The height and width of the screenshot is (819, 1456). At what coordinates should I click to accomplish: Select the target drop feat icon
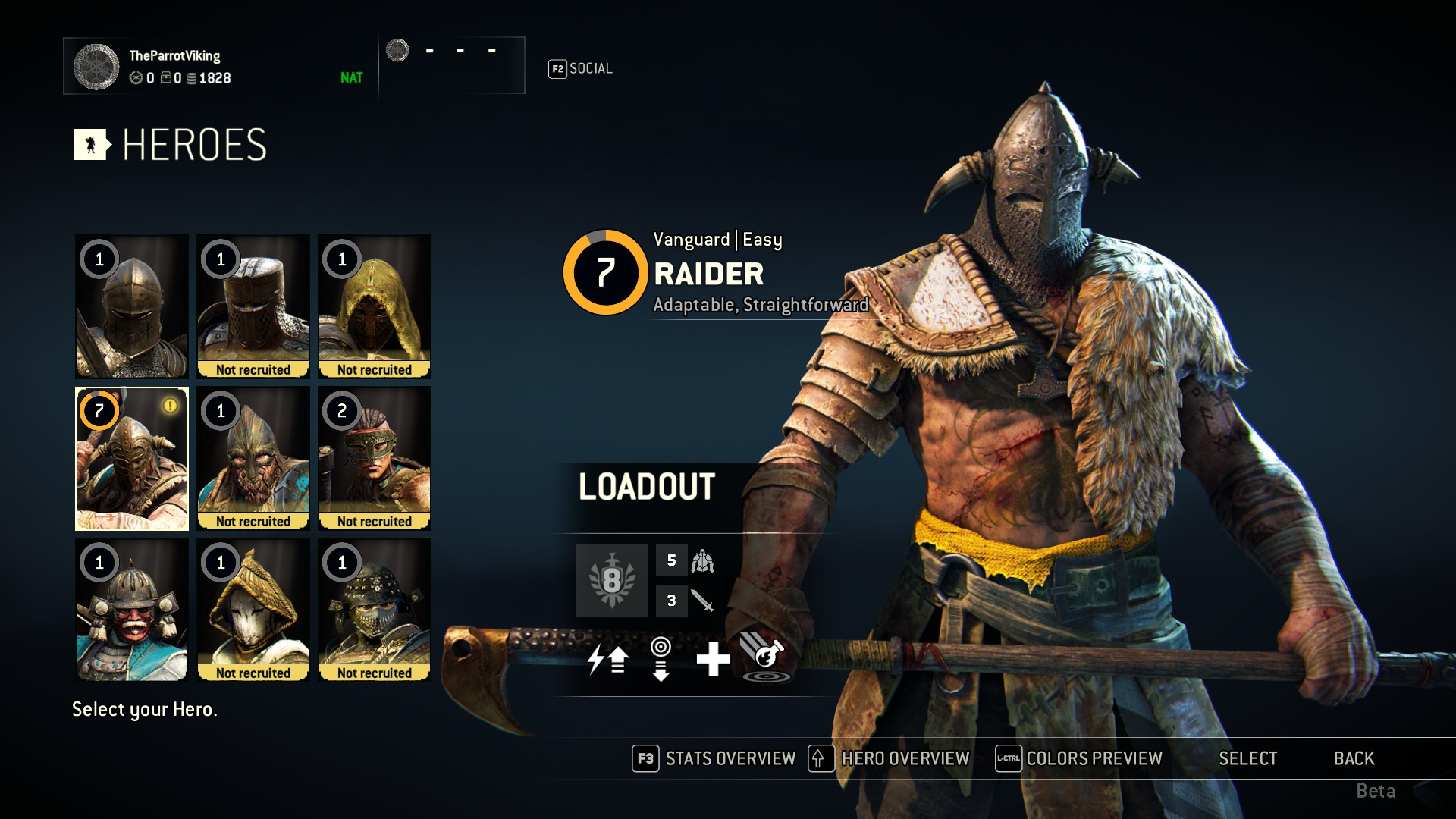[661, 658]
